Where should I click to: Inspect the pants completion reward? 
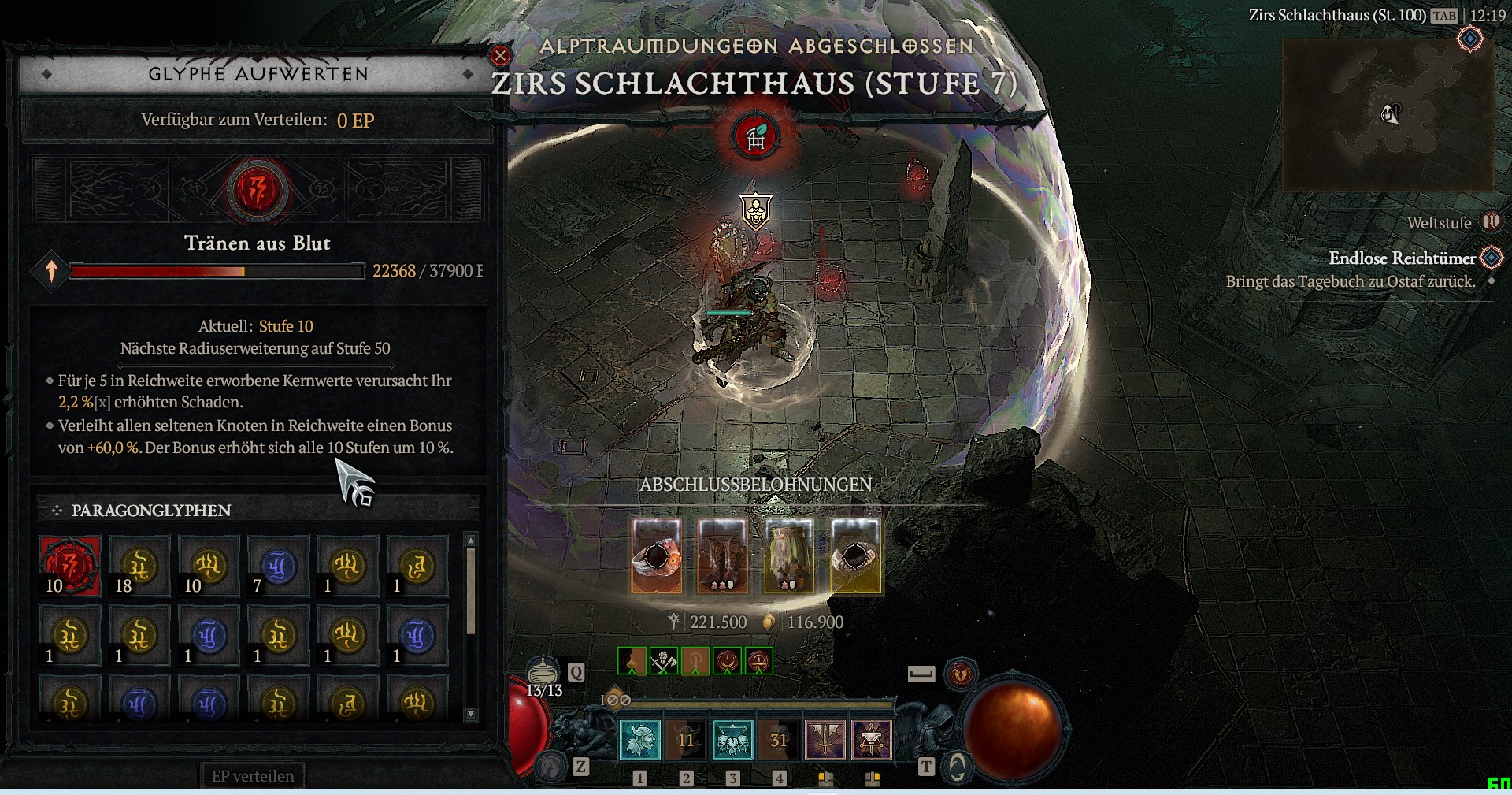(x=789, y=555)
